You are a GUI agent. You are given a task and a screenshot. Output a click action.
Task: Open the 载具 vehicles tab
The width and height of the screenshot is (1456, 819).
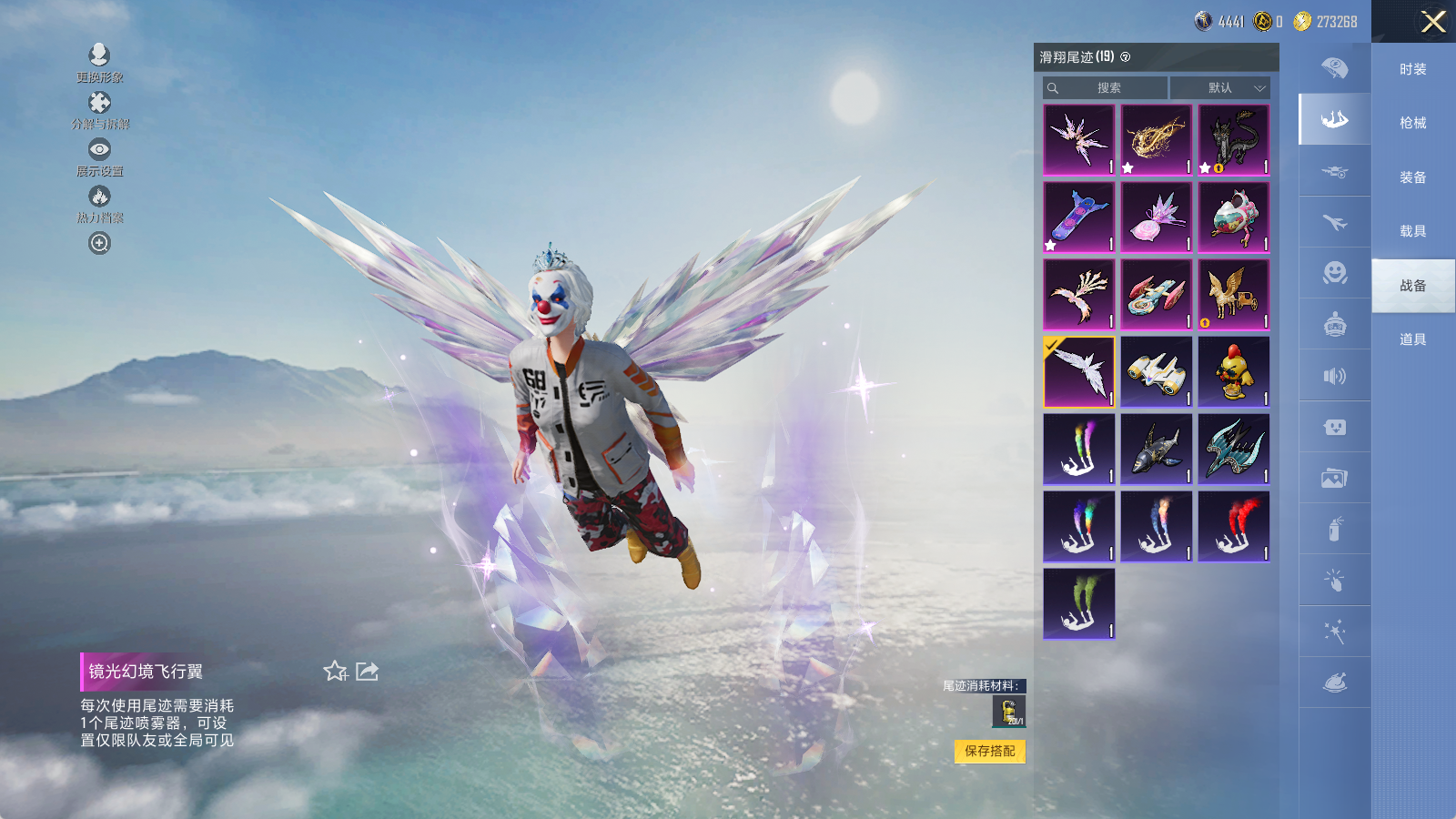coord(1412,231)
